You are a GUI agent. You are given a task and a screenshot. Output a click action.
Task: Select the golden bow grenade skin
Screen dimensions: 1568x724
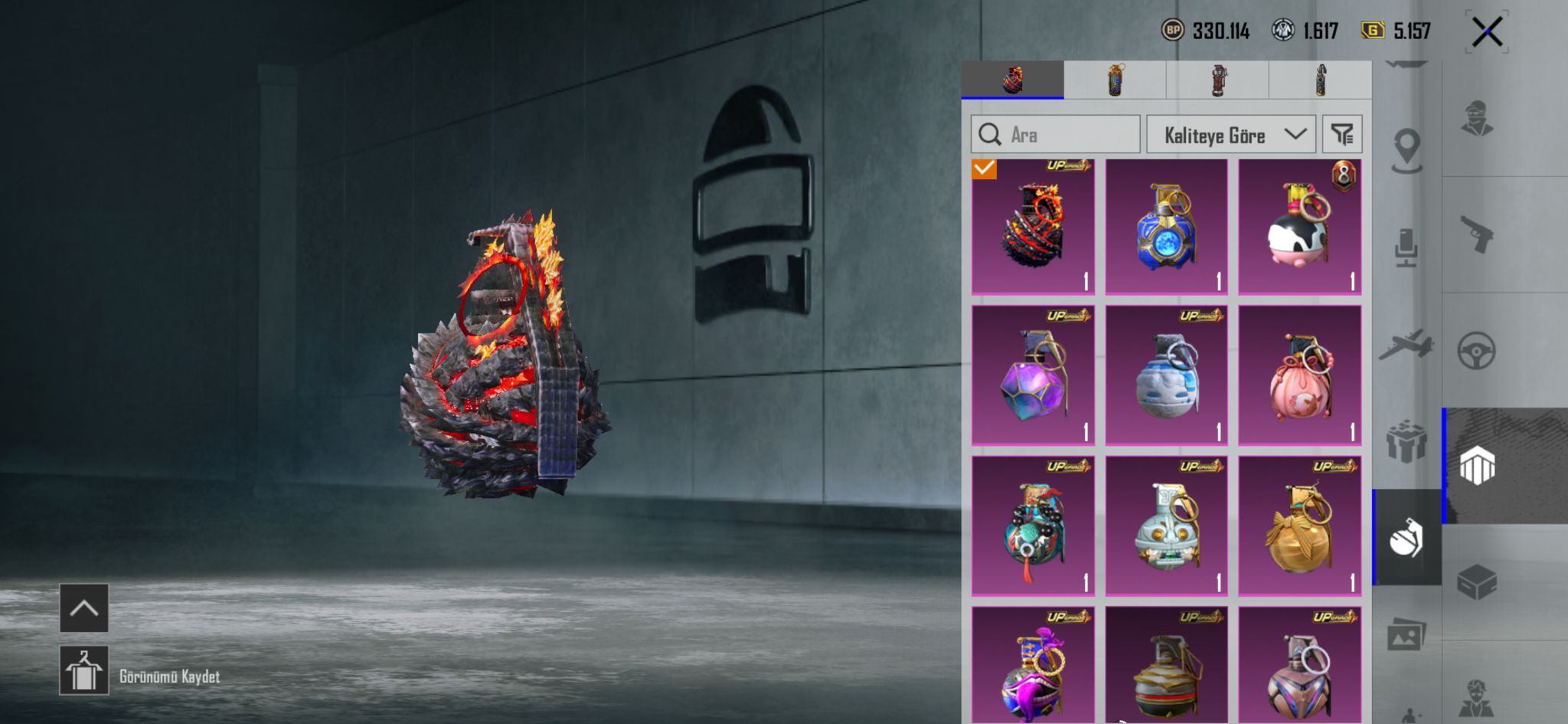coord(1299,526)
